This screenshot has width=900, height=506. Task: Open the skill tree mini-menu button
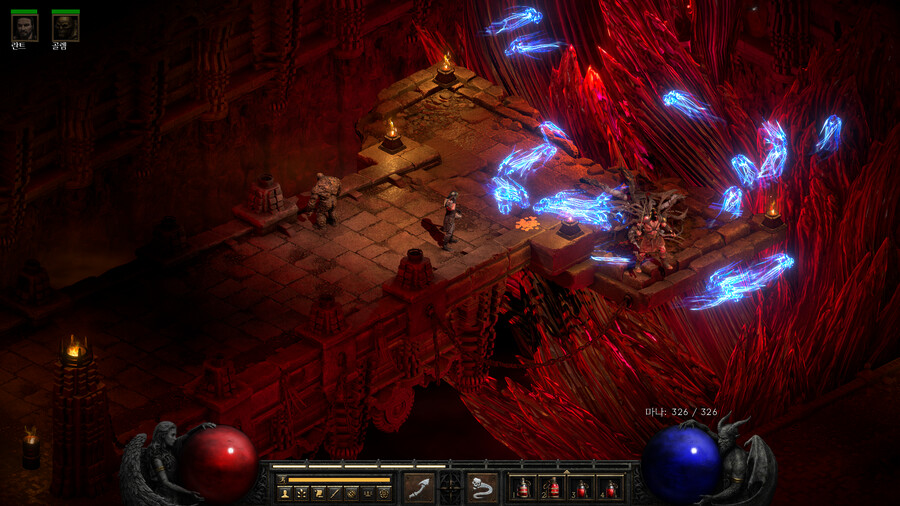click(x=301, y=493)
